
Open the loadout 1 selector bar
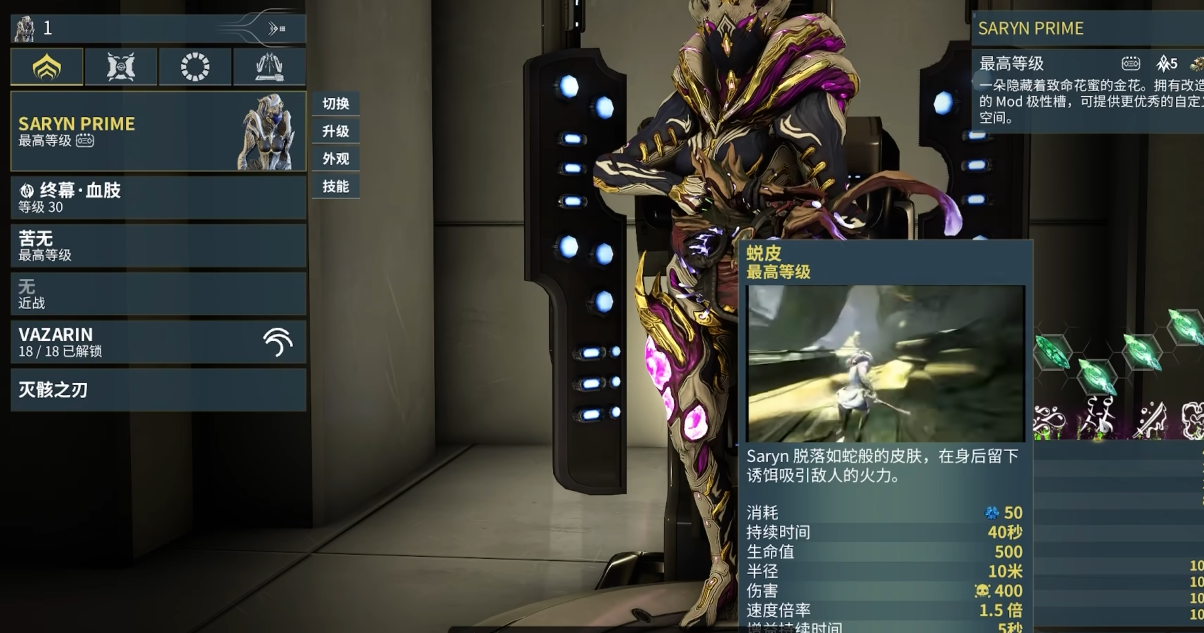point(158,28)
